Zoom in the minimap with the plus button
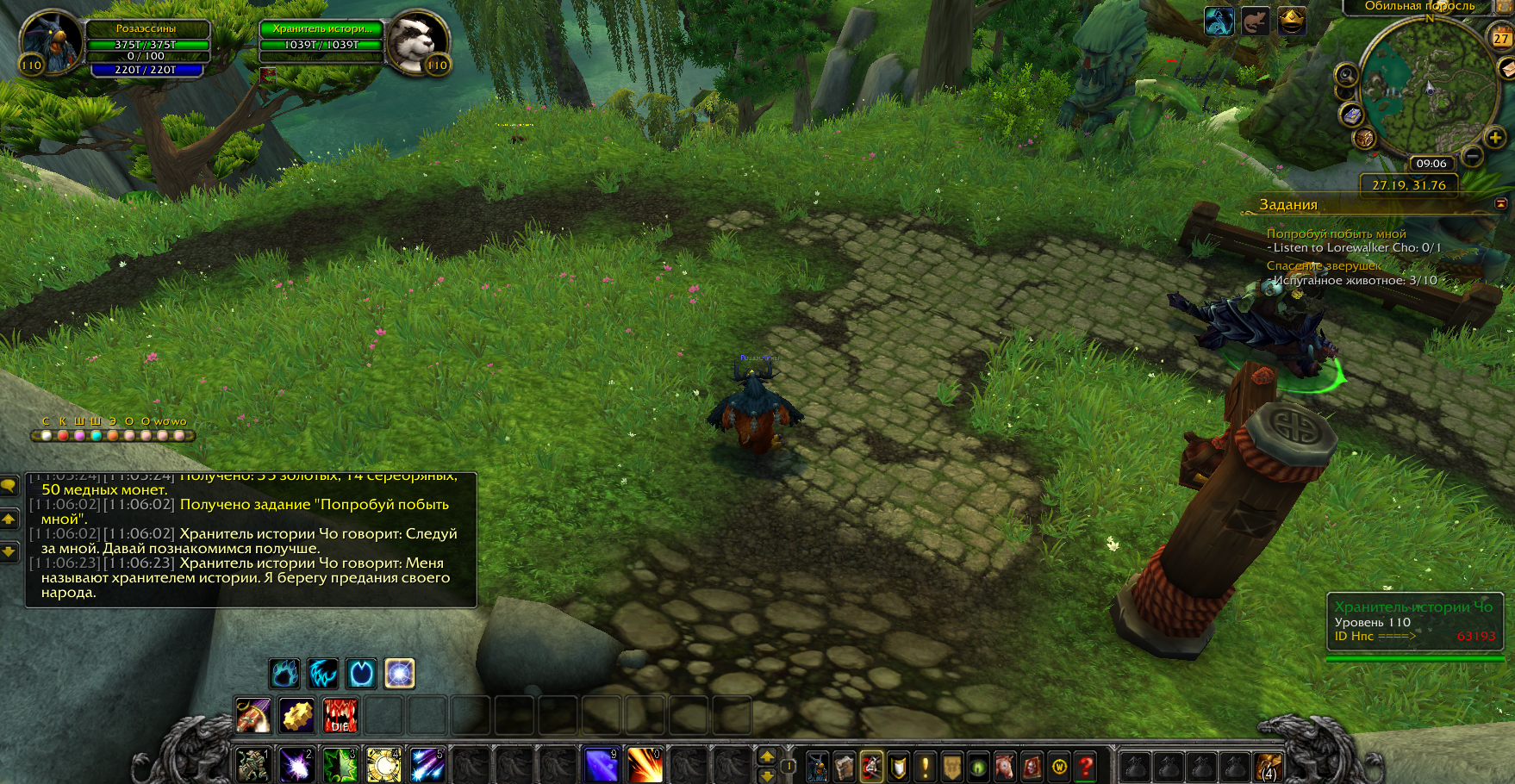The image size is (1515, 784). coord(1494,137)
